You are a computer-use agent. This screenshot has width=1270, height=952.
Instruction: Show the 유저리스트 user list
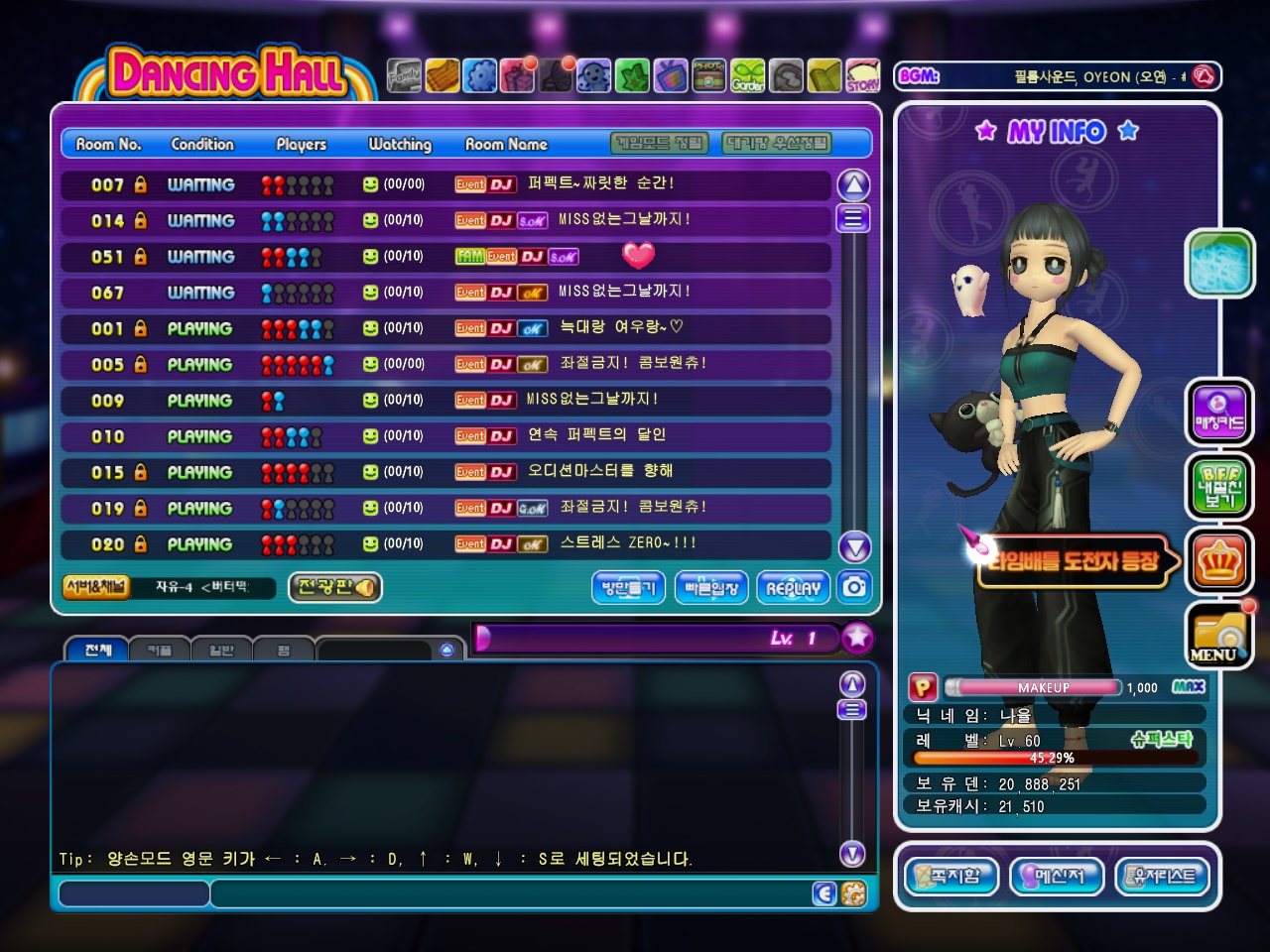tap(1163, 876)
